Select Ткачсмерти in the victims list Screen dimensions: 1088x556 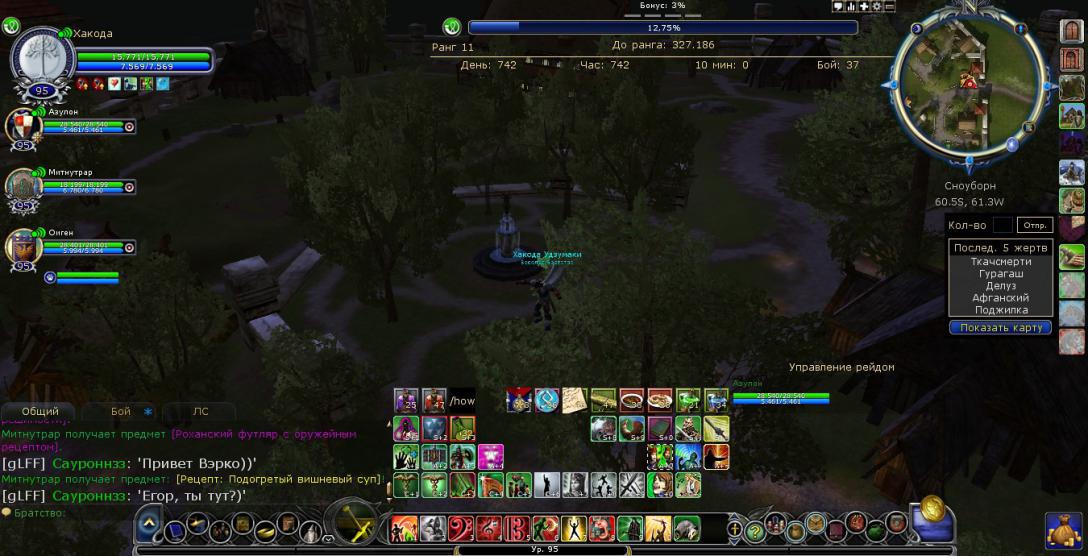click(x=999, y=261)
